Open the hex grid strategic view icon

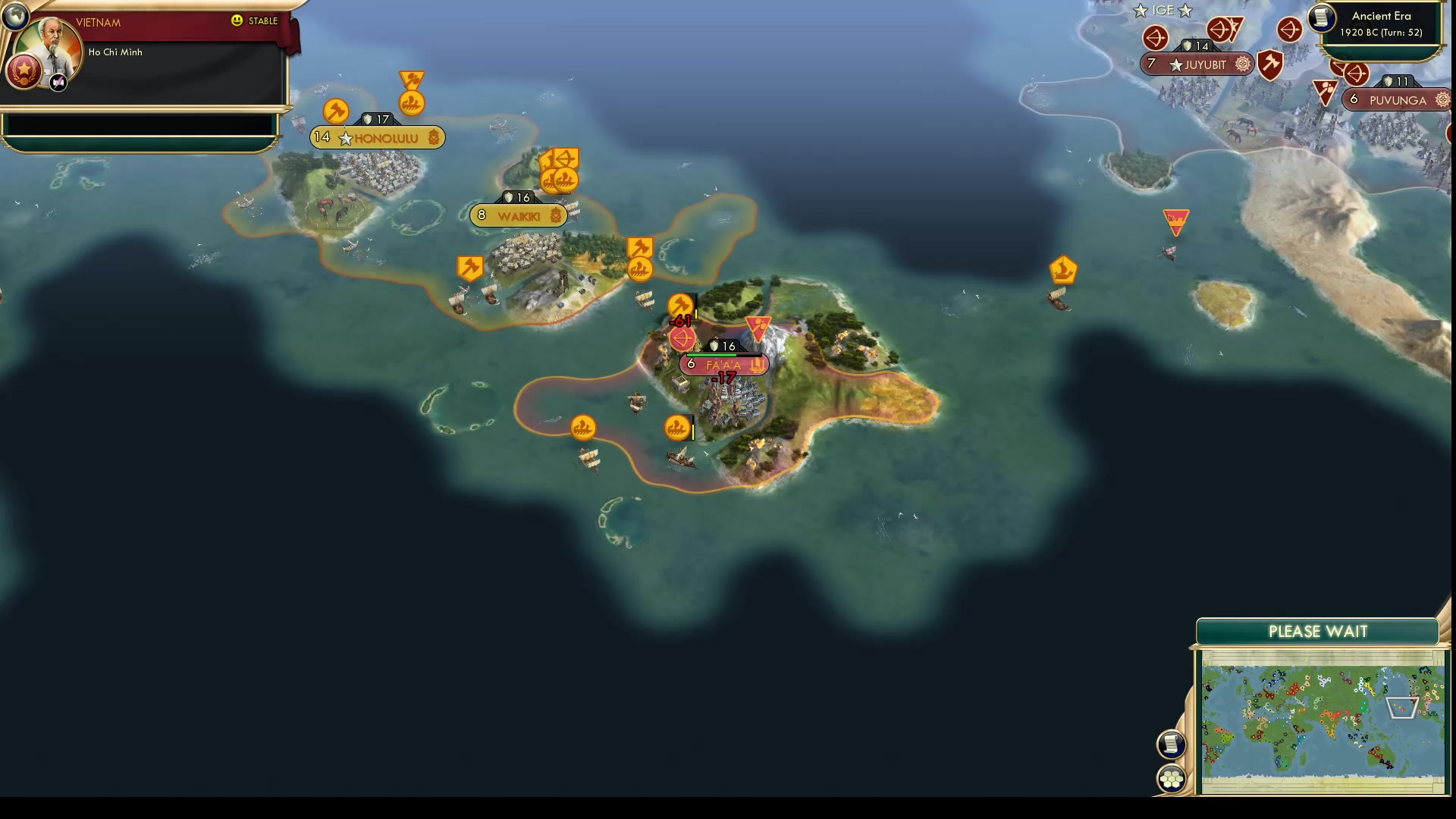coord(1172,777)
